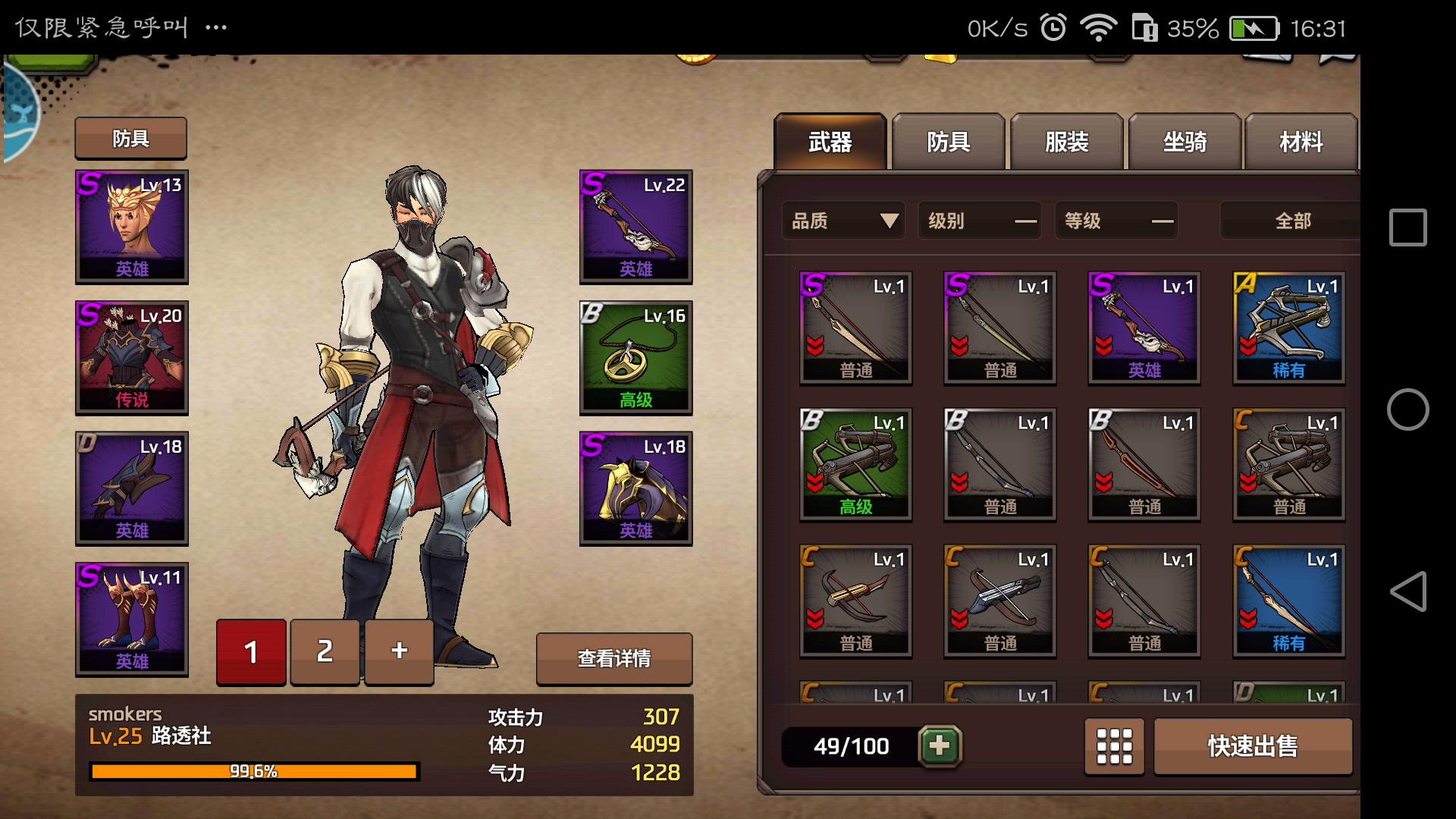This screenshot has width=1456, height=819.
Task: Switch to the 材料 materials tab
Action: pyautogui.click(x=1301, y=142)
